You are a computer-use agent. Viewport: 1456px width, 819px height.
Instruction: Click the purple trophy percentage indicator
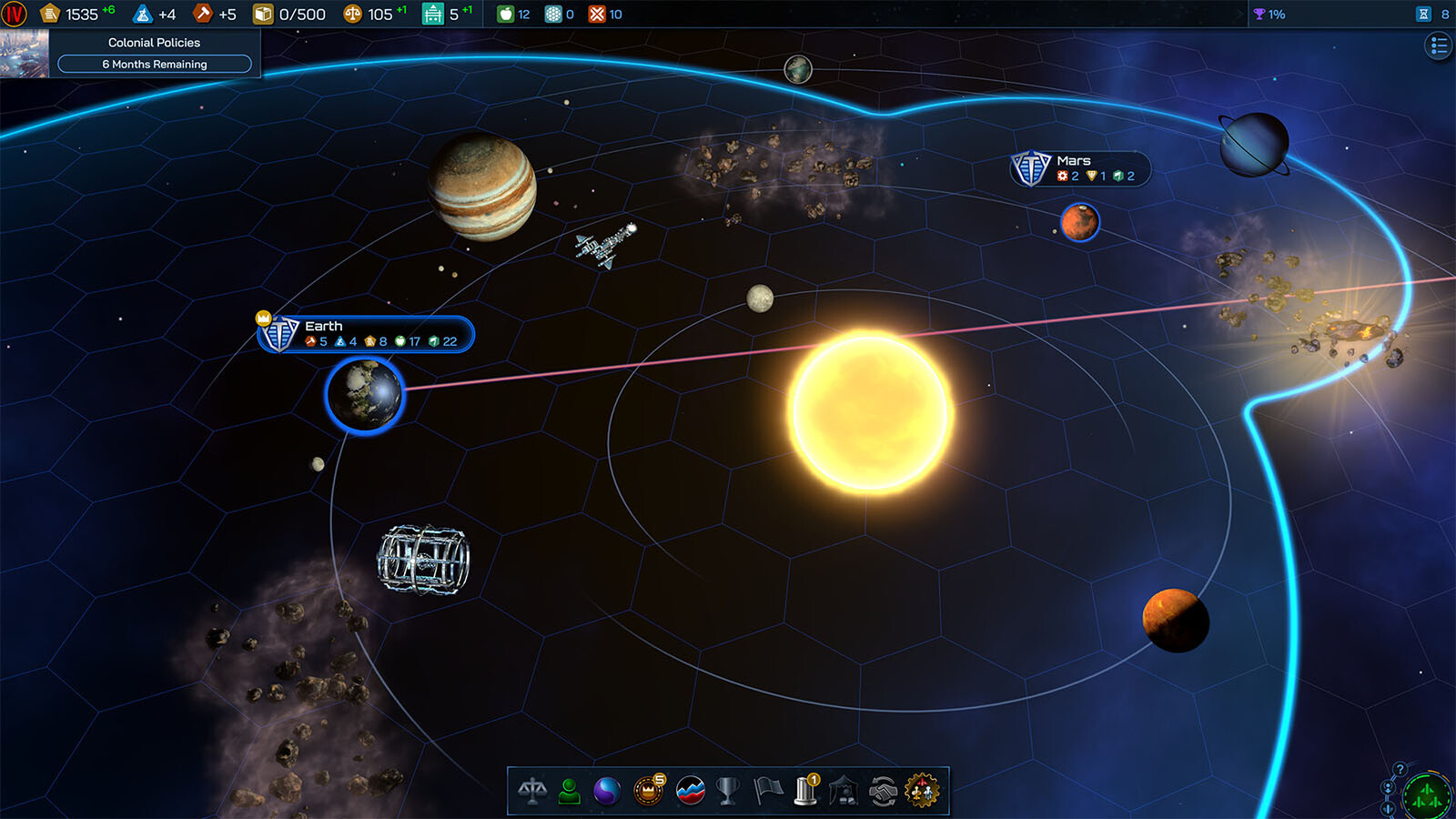click(1269, 14)
